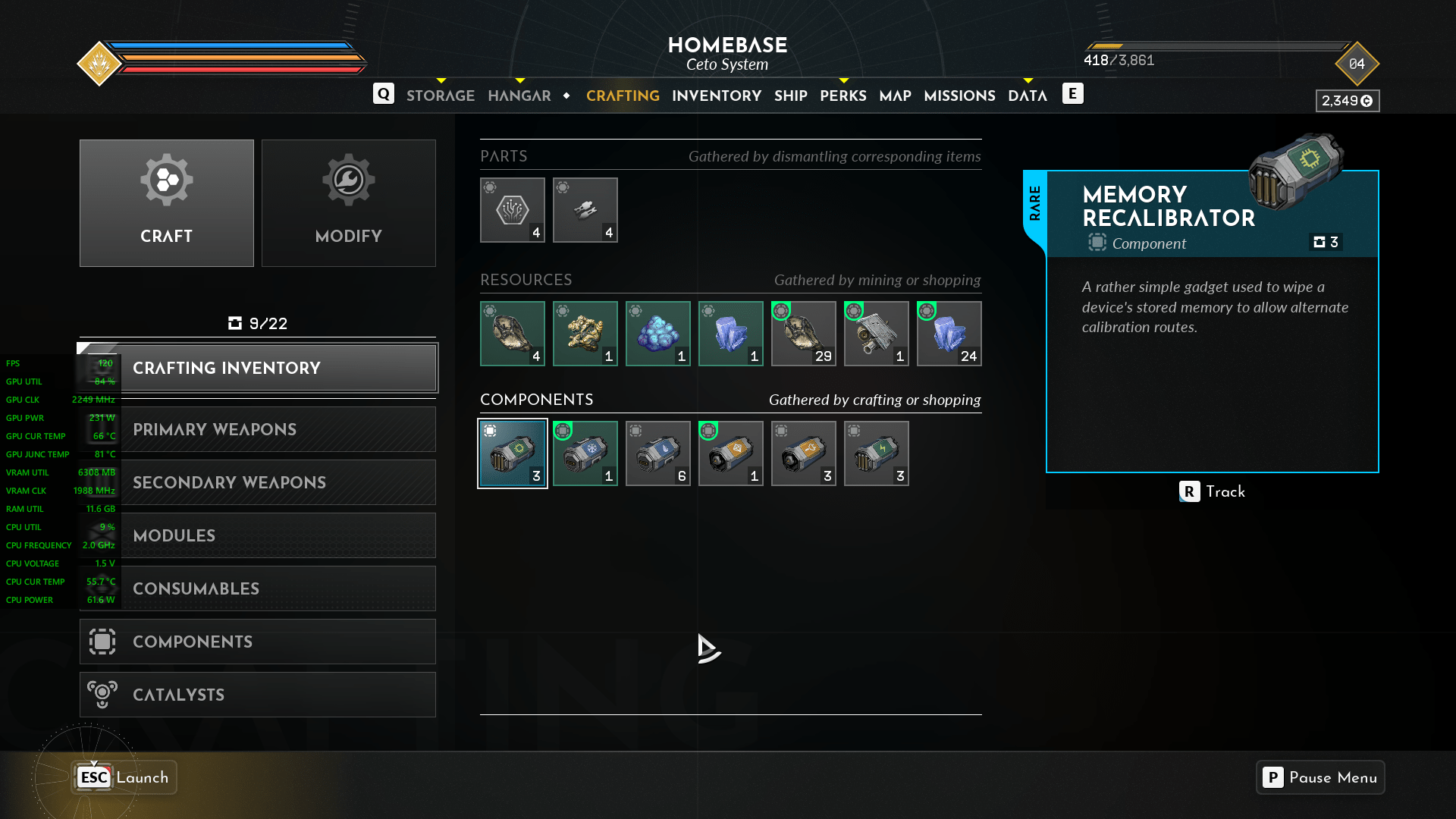
Task: Select the gold ore resource slot
Action: point(585,334)
